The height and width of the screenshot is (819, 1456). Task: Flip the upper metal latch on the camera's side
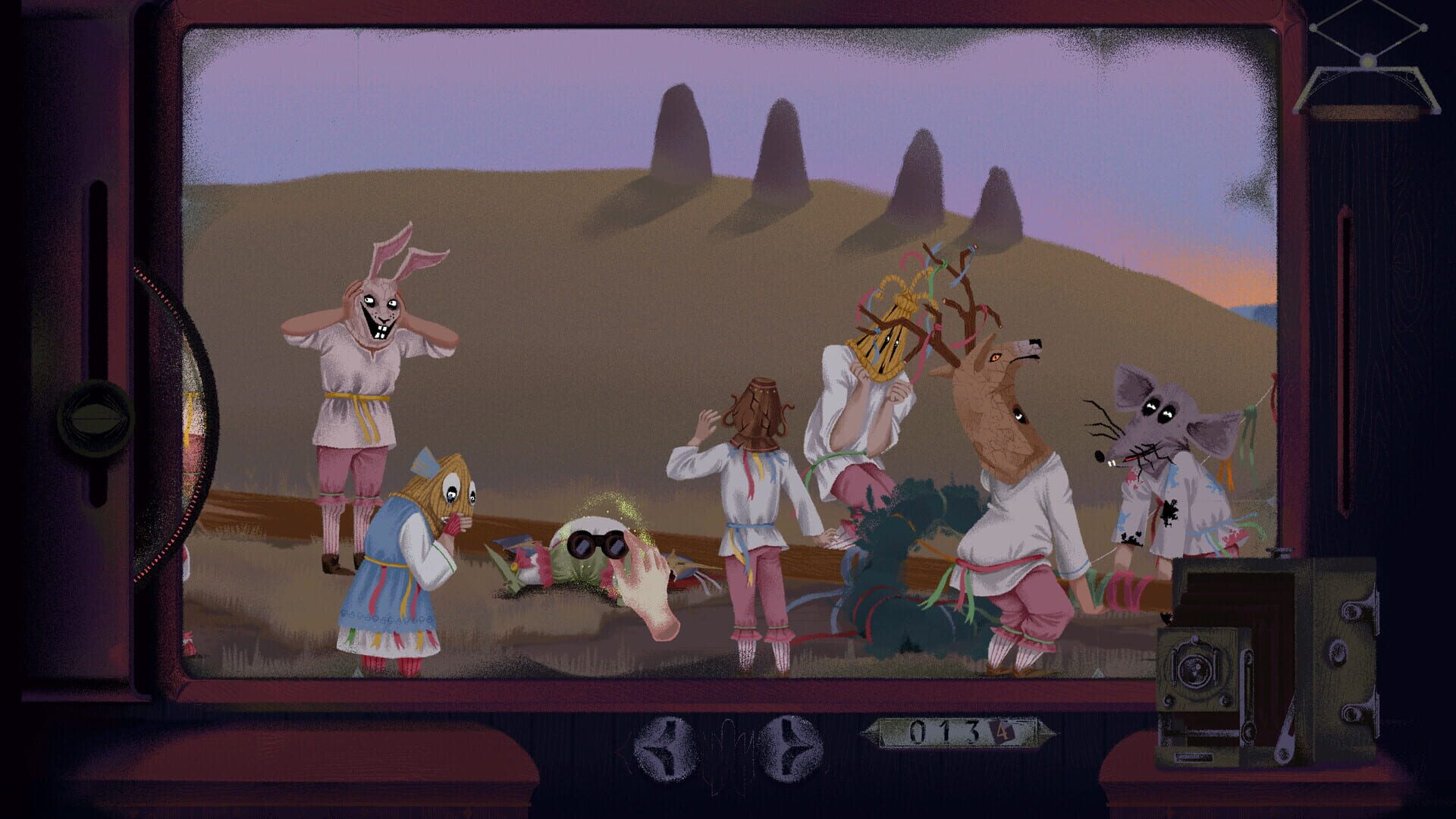point(1352,609)
